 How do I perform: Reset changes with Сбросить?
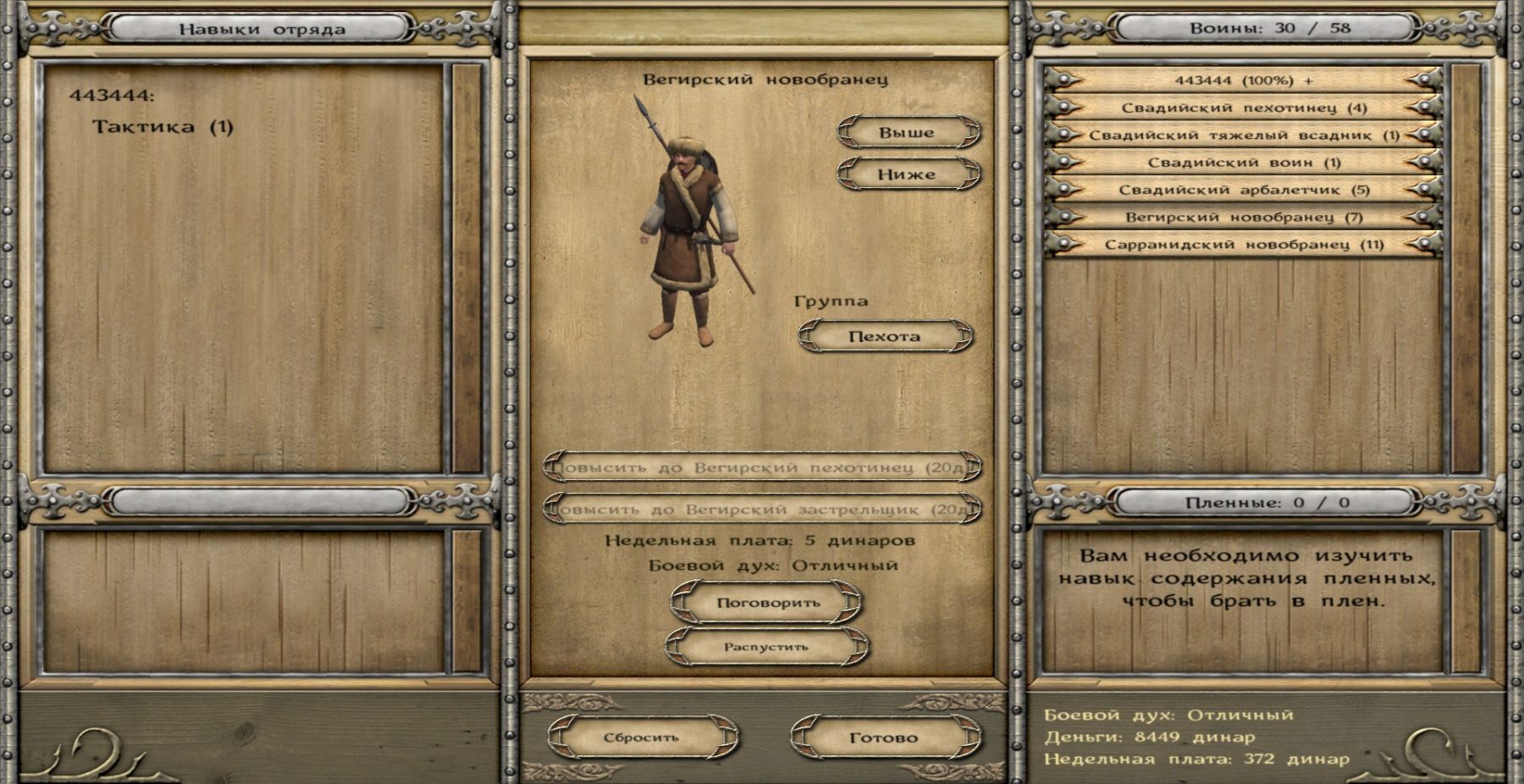[642, 737]
